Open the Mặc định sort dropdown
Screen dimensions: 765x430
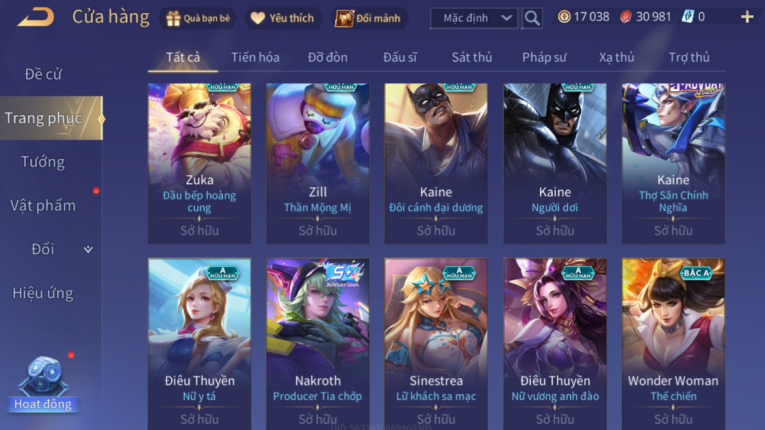(x=474, y=18)
